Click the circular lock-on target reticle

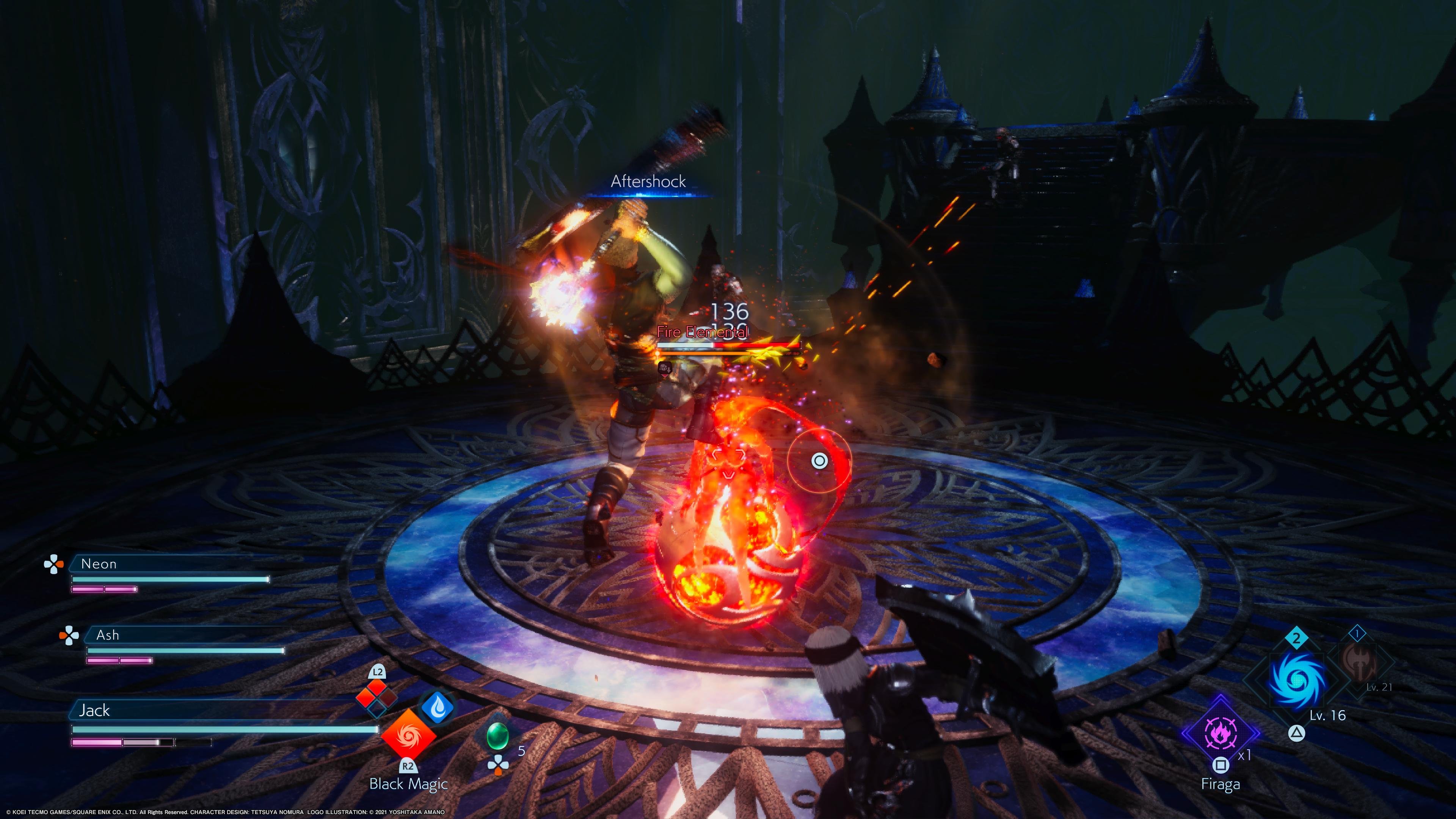coord(819,461)
